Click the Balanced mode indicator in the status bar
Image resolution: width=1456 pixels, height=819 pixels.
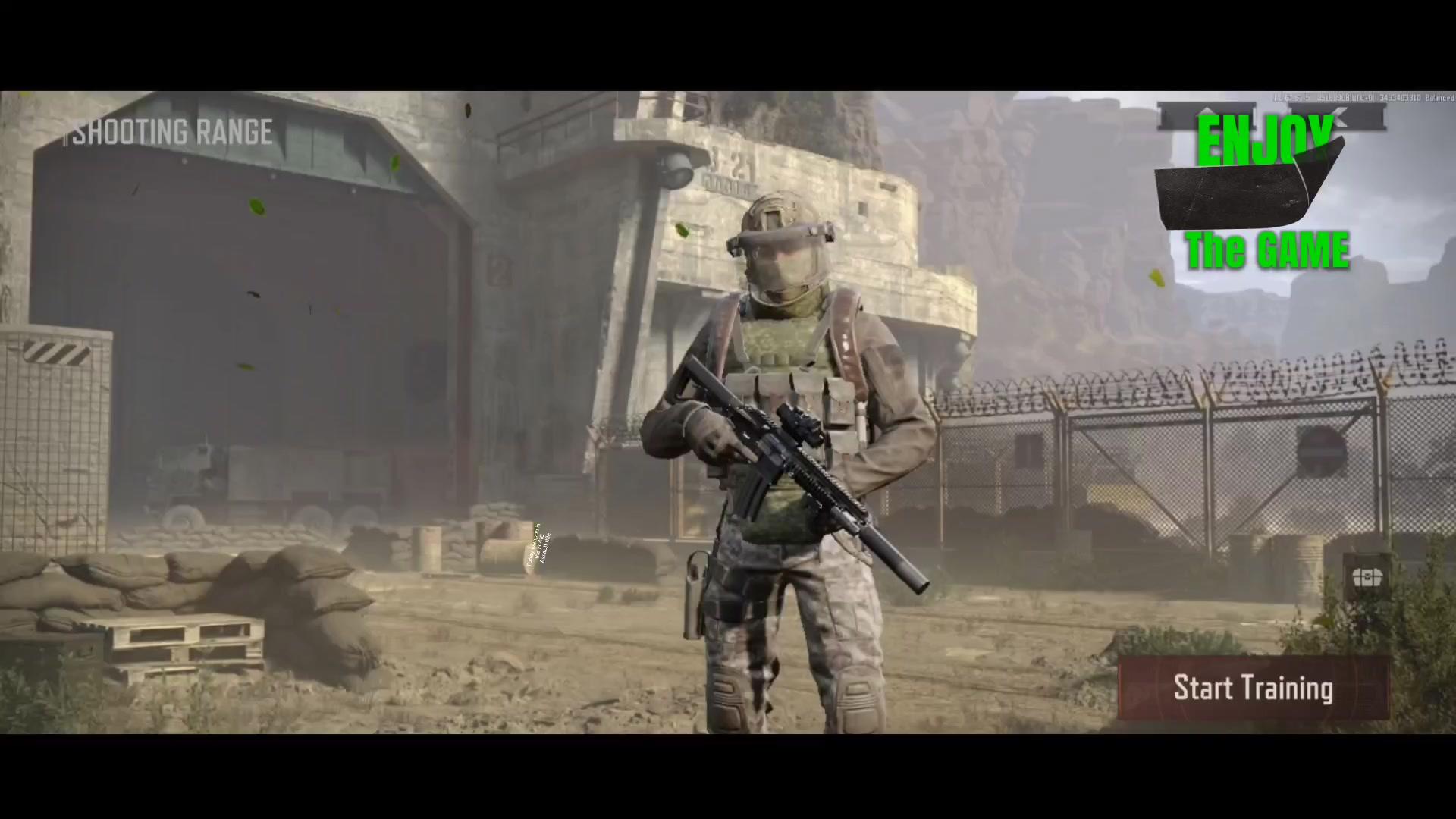[1439, 98]
